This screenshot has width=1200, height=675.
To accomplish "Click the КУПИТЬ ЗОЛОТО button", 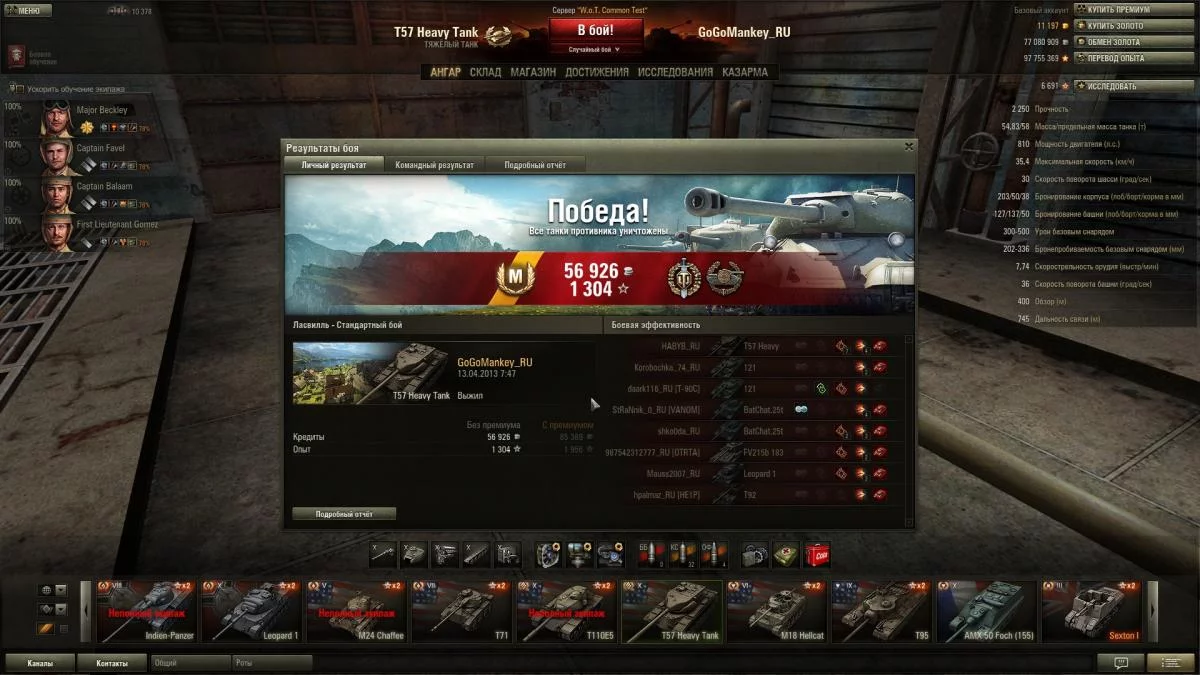I will coord(1118,26).
